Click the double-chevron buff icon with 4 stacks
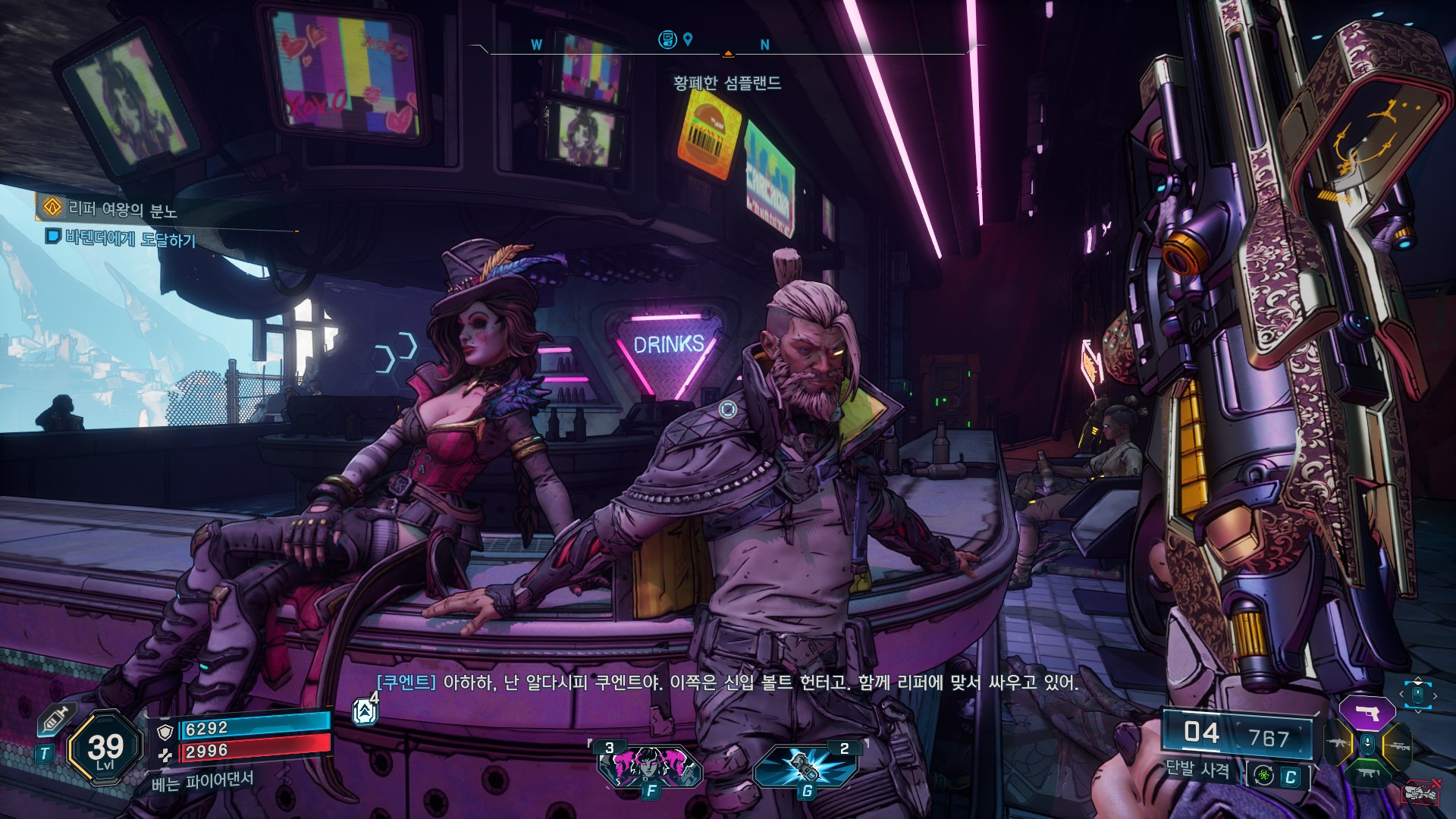 [365, 711]
